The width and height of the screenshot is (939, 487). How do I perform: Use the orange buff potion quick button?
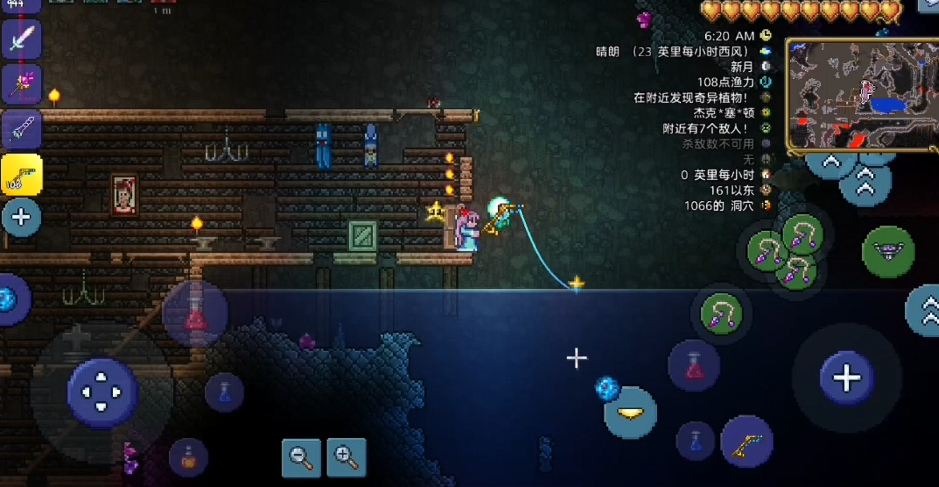click(x=188, y=458)
